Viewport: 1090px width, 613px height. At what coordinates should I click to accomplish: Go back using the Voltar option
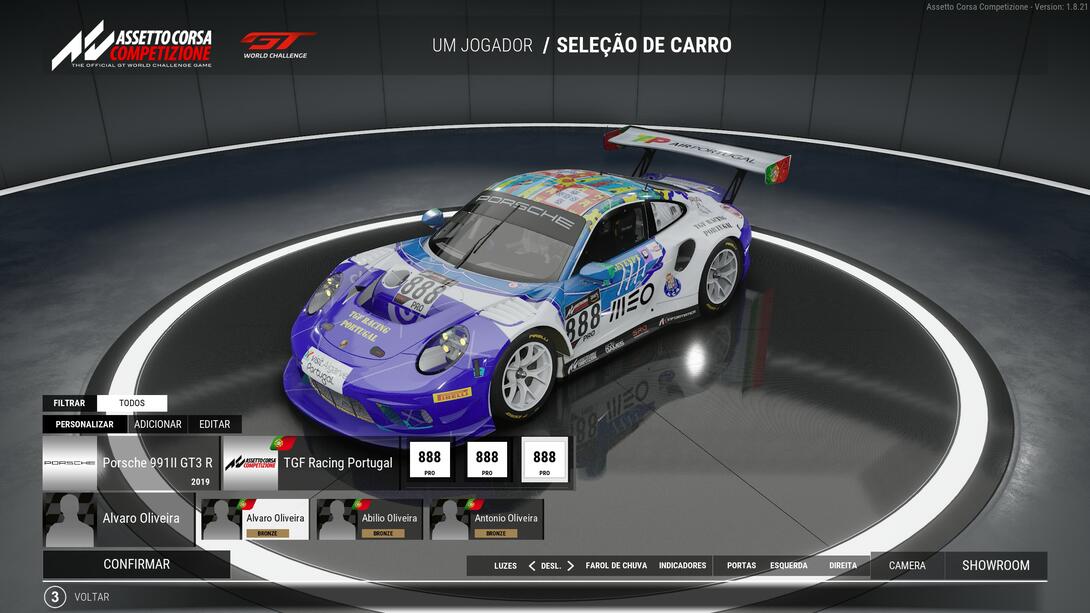91,597
